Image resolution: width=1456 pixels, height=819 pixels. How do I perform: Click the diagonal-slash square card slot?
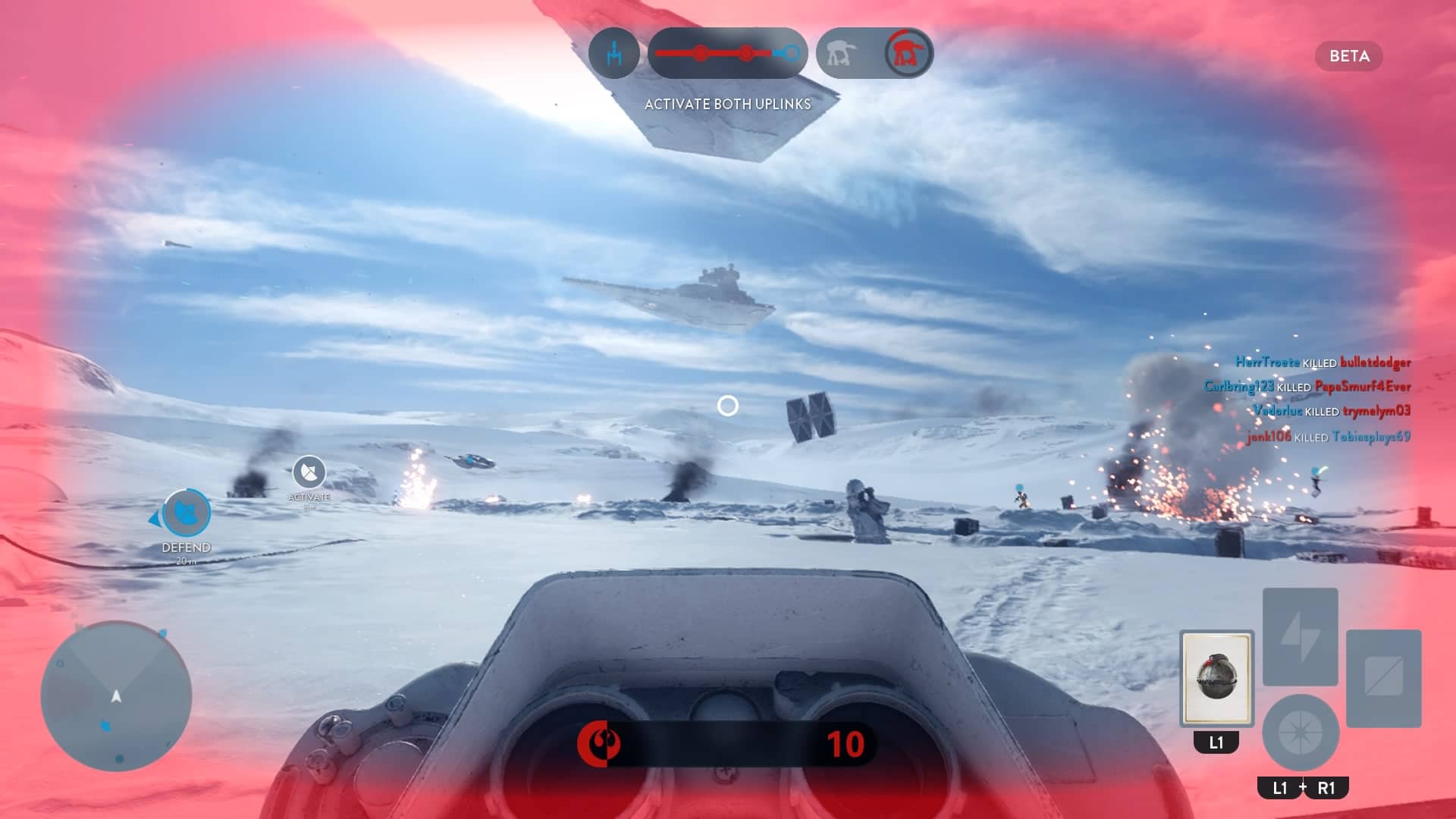pyautogui.click(x=1383, y=677)
